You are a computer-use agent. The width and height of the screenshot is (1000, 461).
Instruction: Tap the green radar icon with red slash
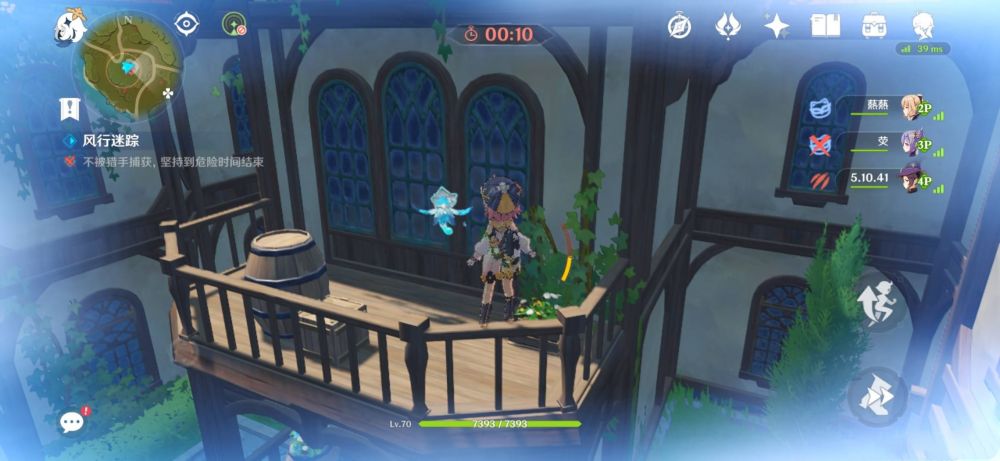click(235, 25)
